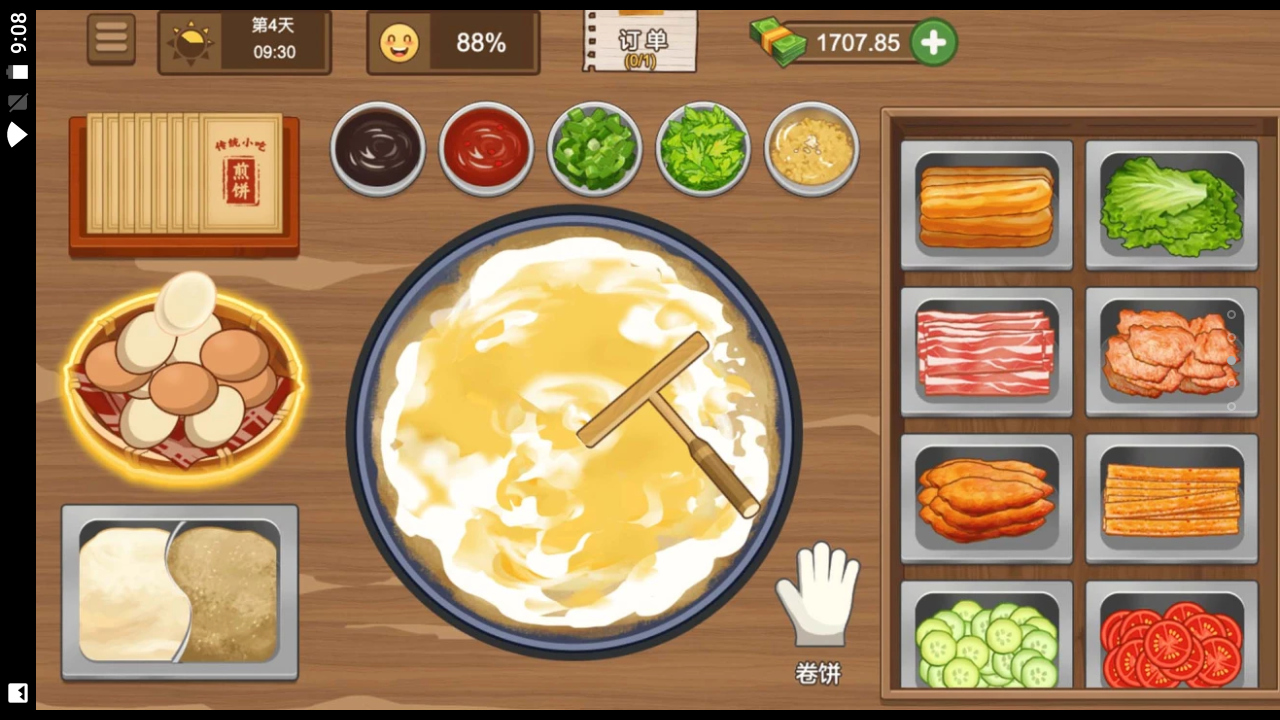Open the hamburger menu in the top left
This screenshot has height=720, width=1280.
(111, 38)
